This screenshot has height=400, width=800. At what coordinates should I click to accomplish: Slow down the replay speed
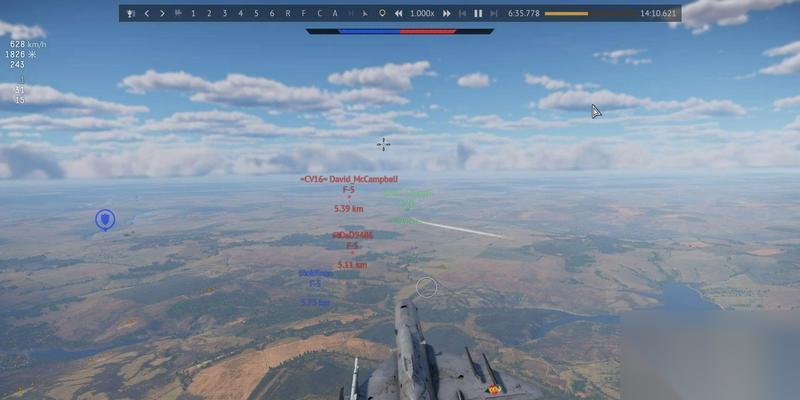pyautogui.click(x=399, y=14)
